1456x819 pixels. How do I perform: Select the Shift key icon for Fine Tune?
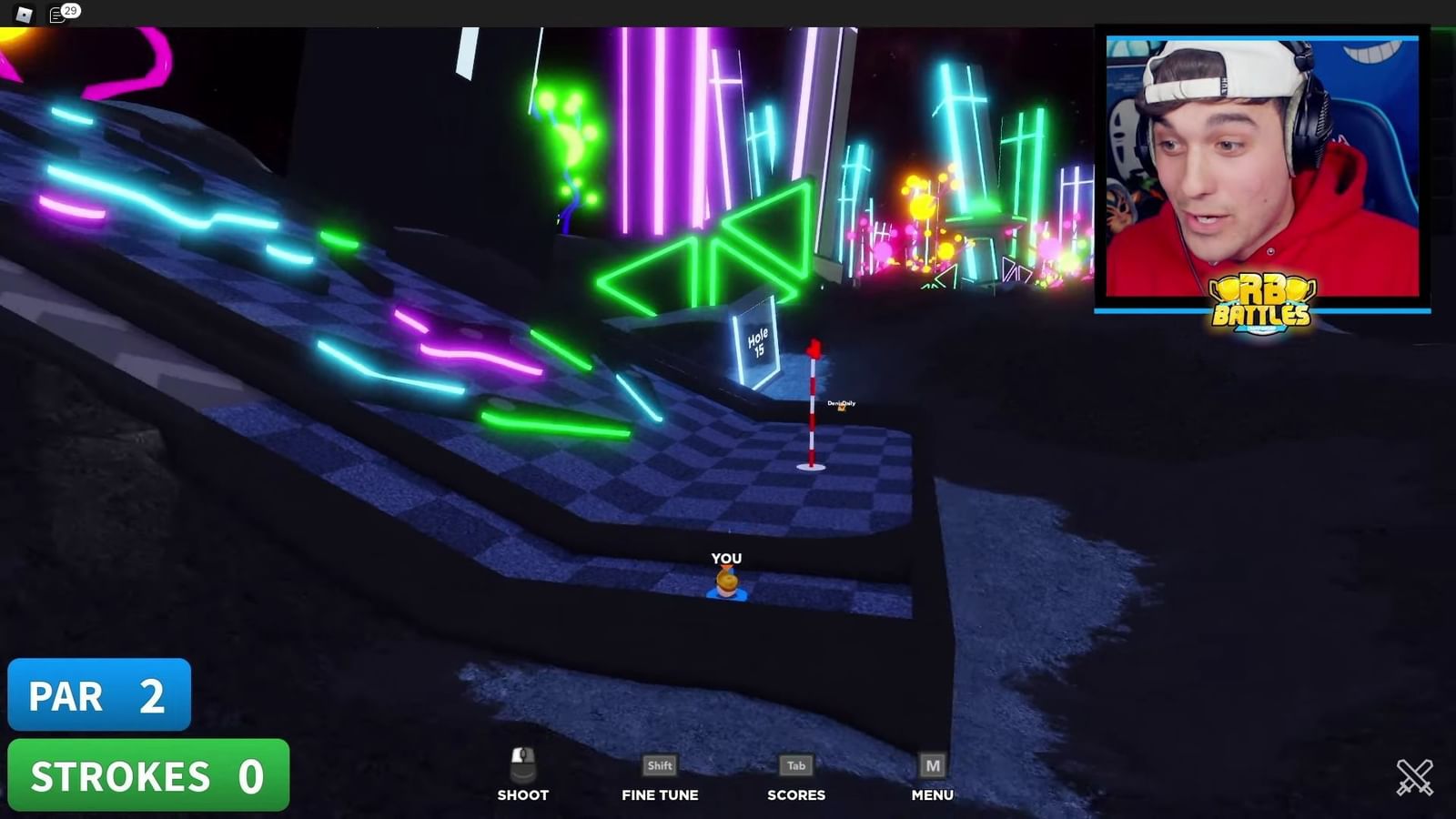tap(659, 765)
